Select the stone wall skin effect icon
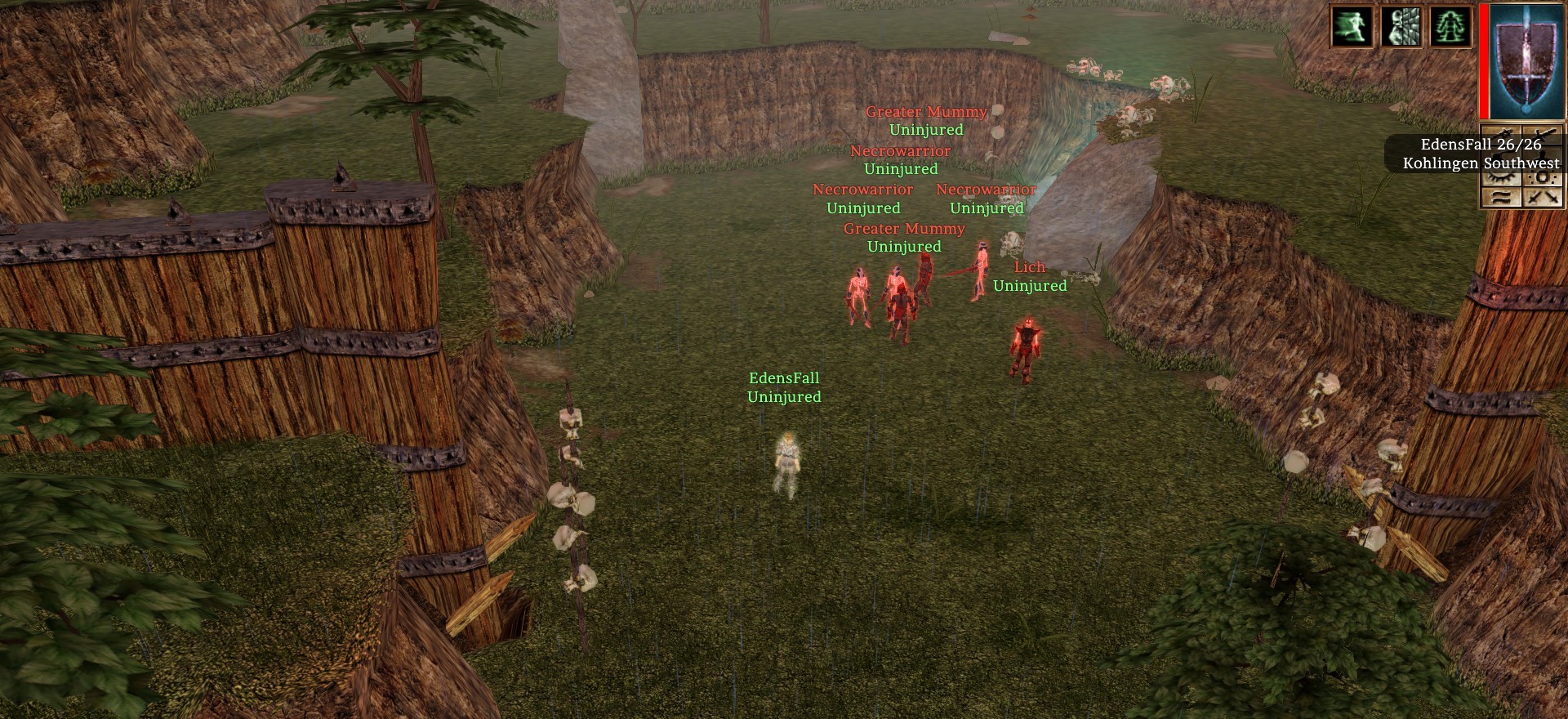Image resolution: width=1568 pixels, height=719 pixels. click(x=1401, y=26)
